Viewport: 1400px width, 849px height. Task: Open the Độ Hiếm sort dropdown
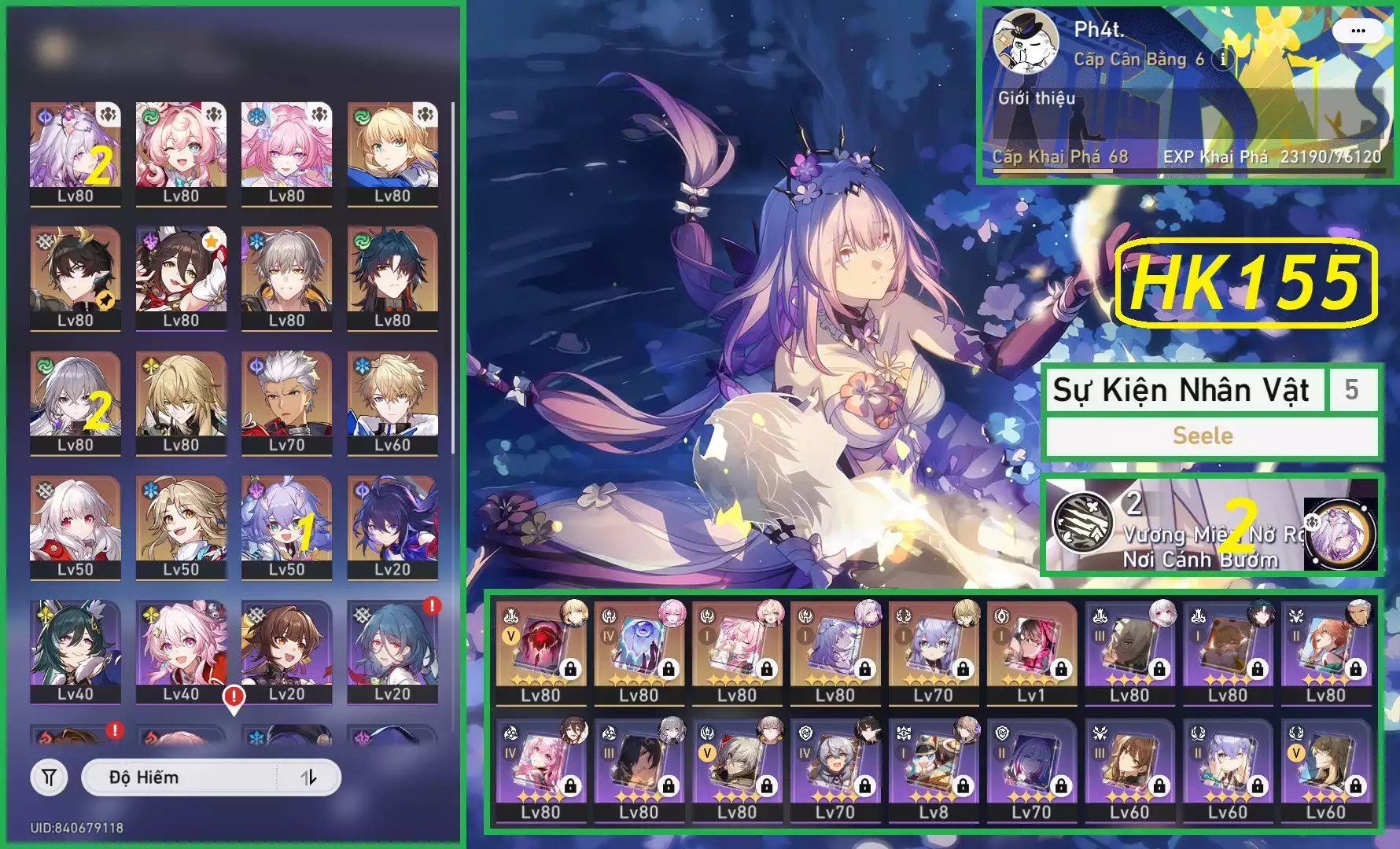point(179,777)
